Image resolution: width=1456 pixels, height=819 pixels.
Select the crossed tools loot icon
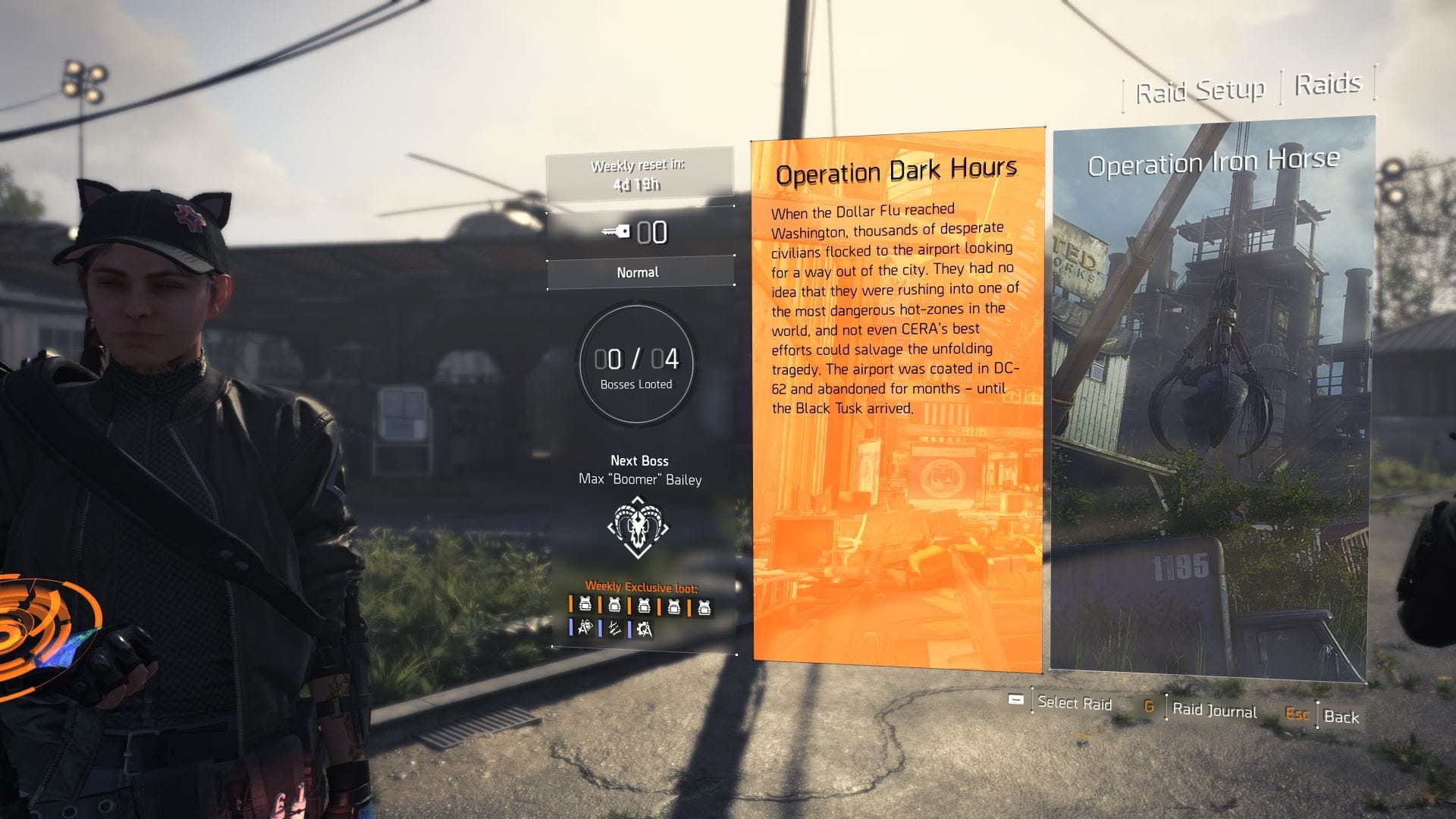click(615, 630)
